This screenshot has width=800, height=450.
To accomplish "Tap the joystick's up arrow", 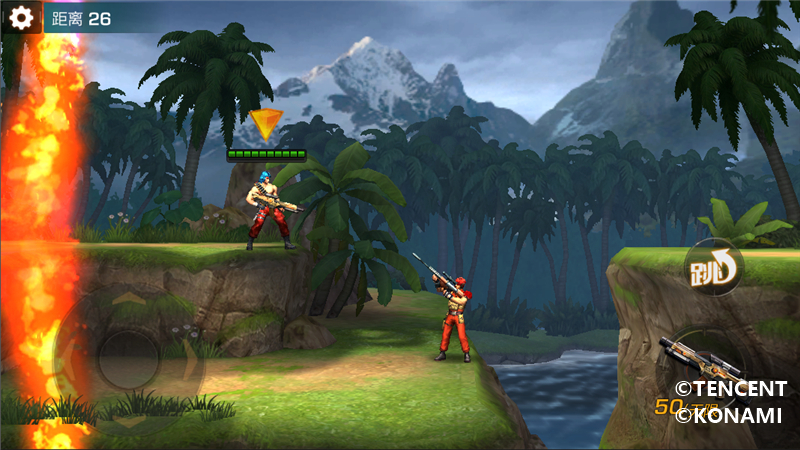I will click(x=128, y=298).
